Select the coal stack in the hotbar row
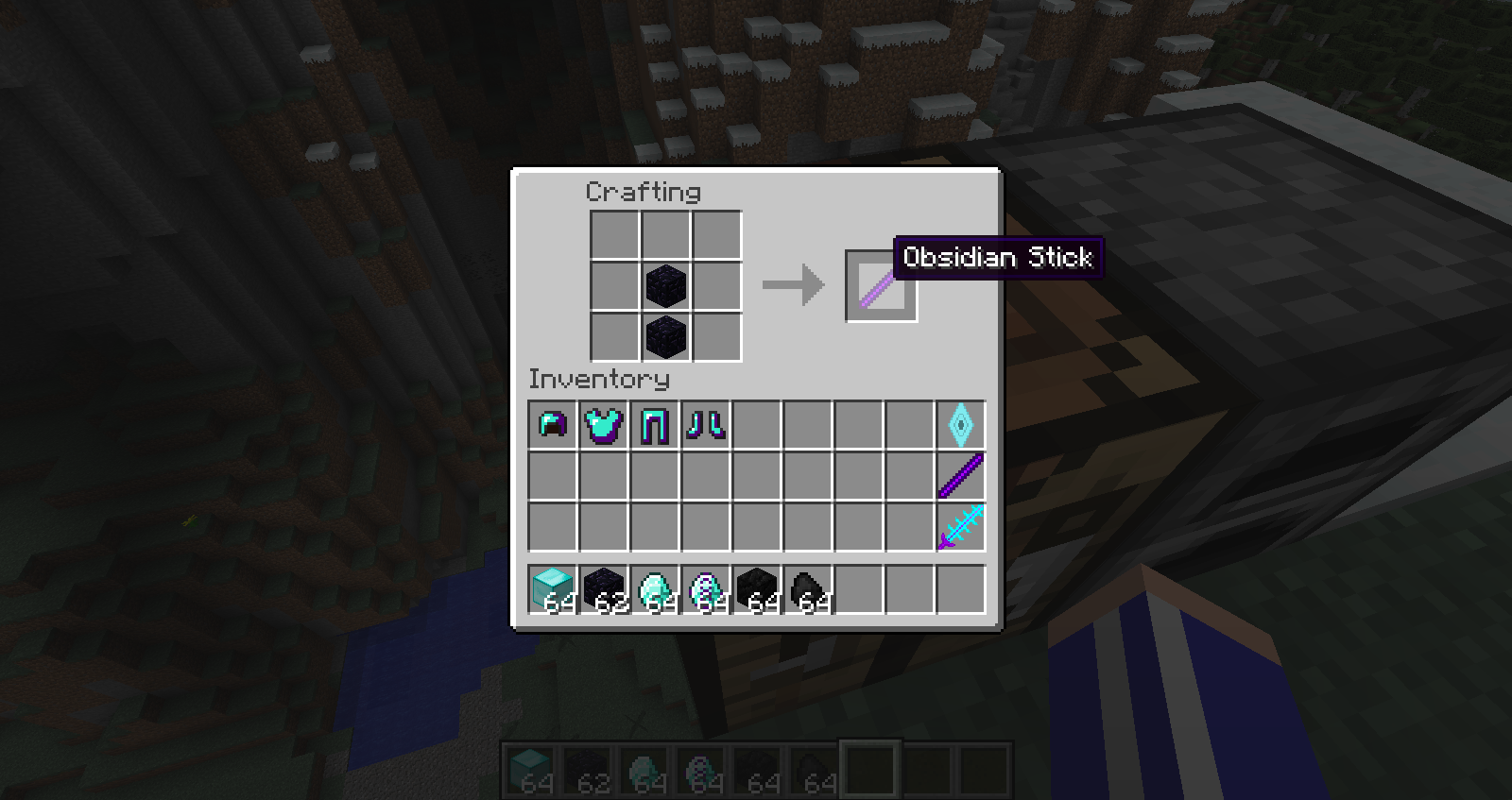The width and height of the screenshot is (1512, 800). point(808,589)
